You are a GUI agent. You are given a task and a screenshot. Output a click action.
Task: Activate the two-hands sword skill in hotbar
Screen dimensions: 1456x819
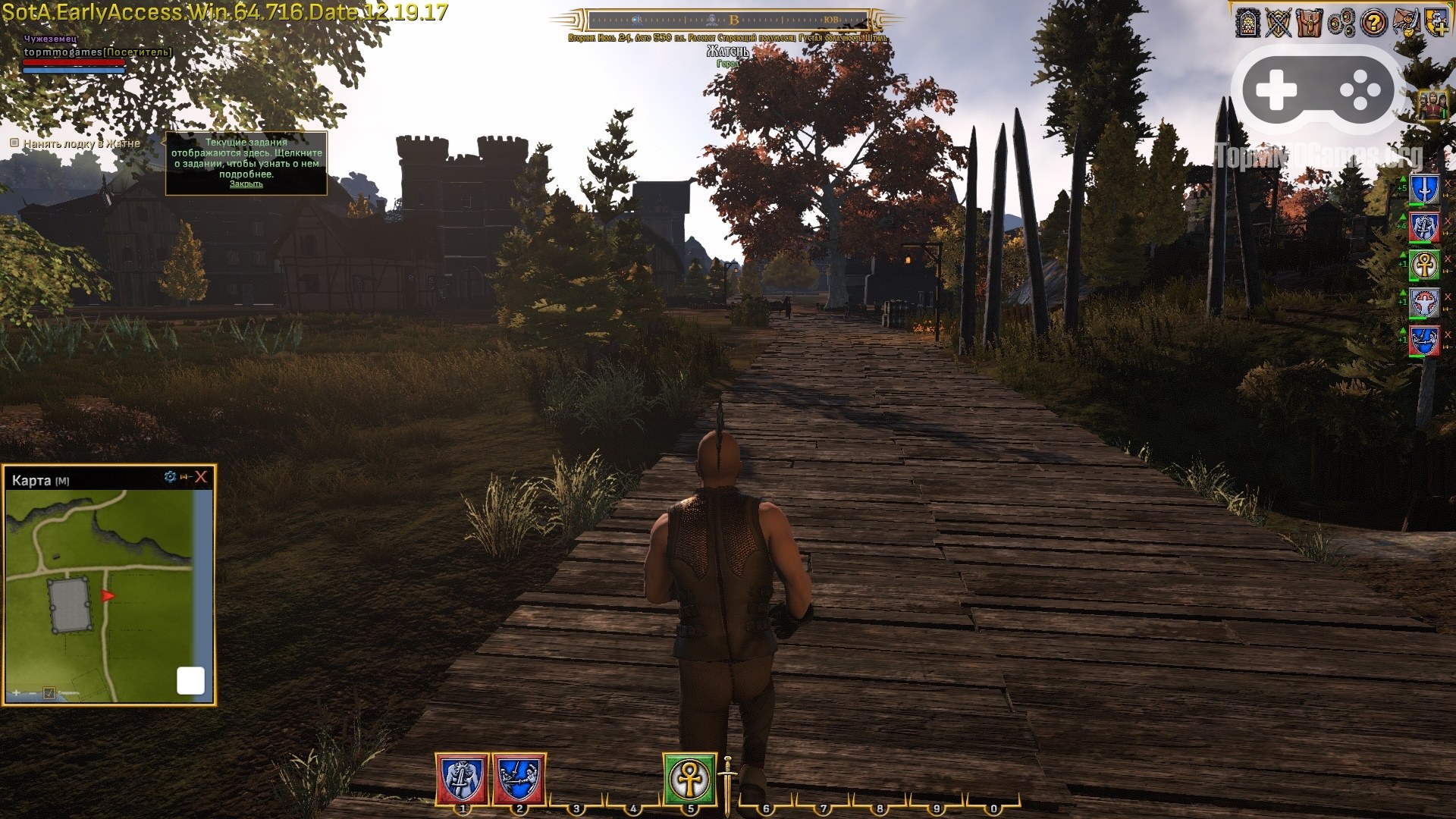point(463,779)
